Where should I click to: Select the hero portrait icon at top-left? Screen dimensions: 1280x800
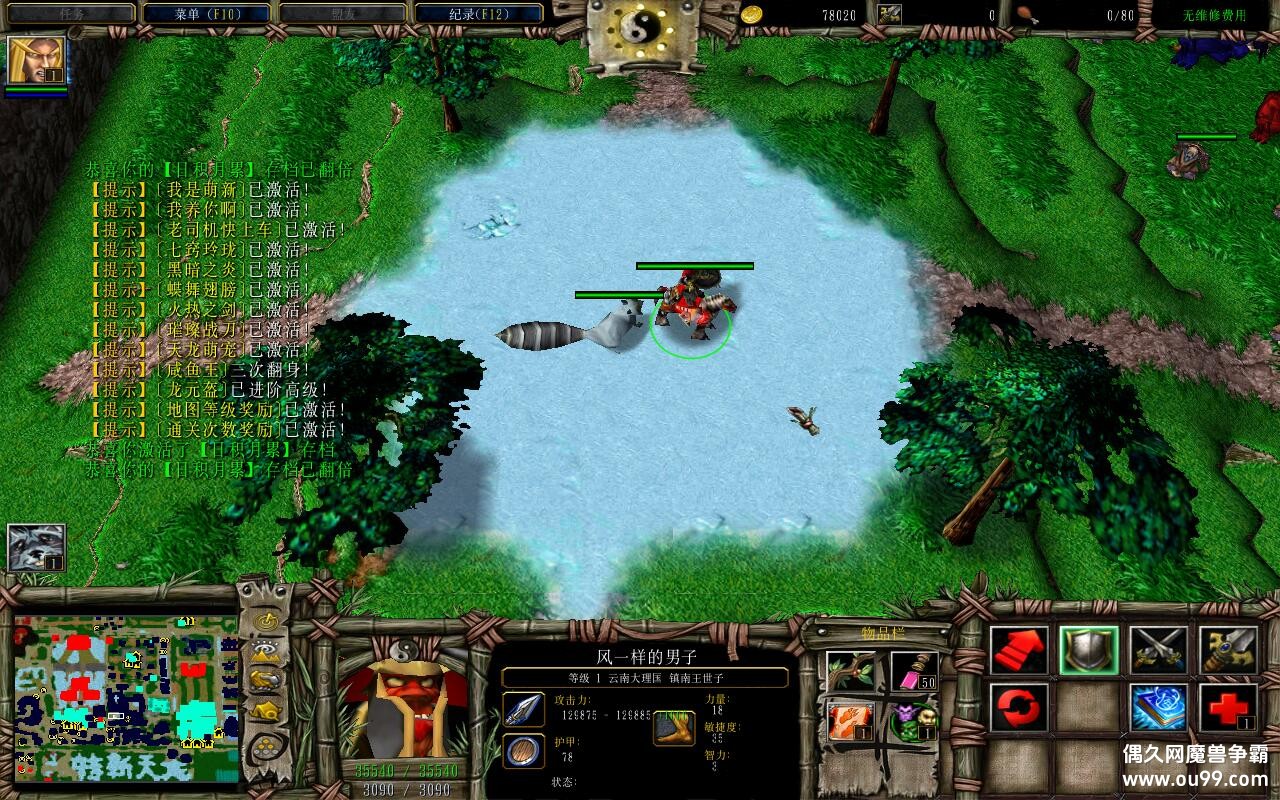tap(37, 60)
